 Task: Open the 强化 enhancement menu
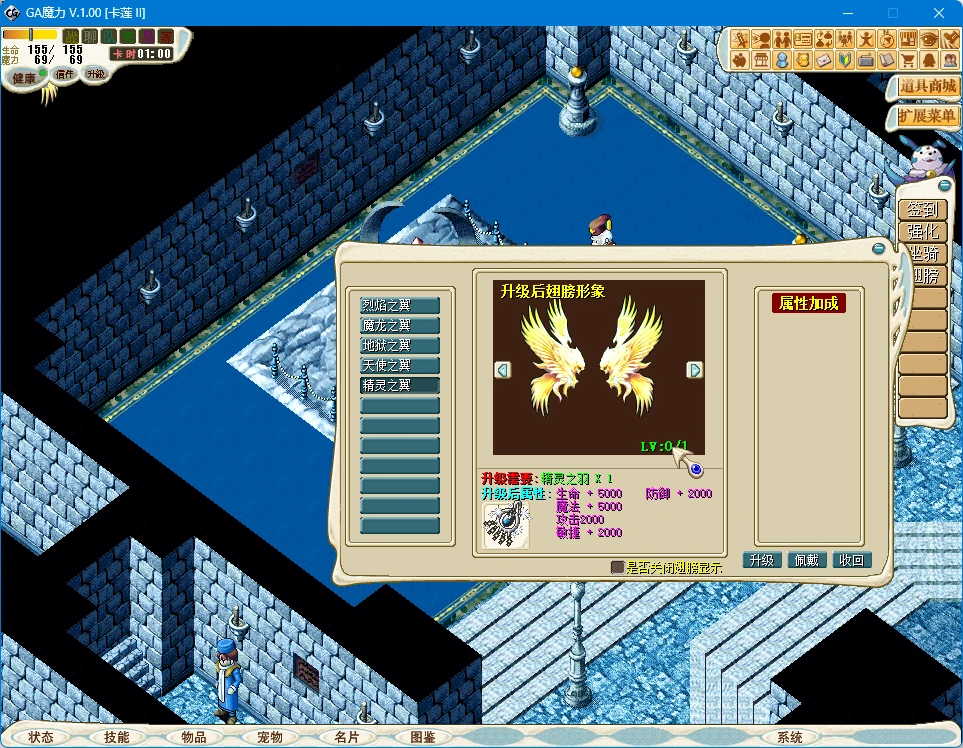922,232
